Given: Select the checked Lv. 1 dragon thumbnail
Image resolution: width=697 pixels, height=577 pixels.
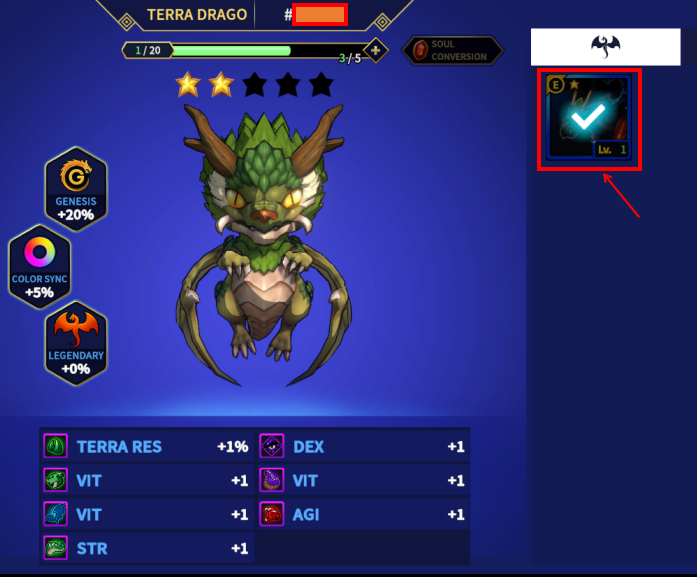Looking at the screenshot, I should click(589, 118).
